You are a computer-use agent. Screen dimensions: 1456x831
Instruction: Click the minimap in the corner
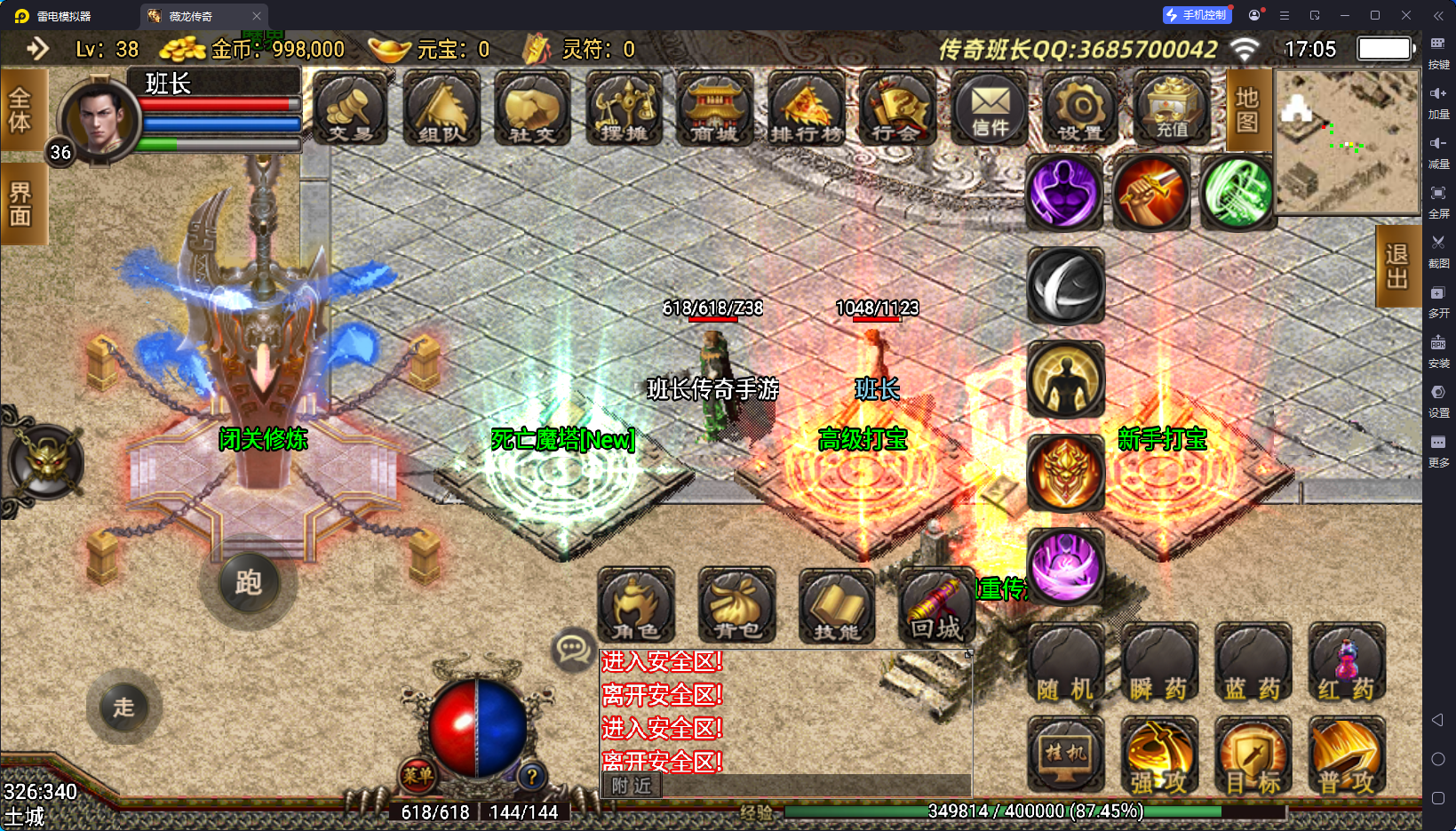(x=1347, y=142)
